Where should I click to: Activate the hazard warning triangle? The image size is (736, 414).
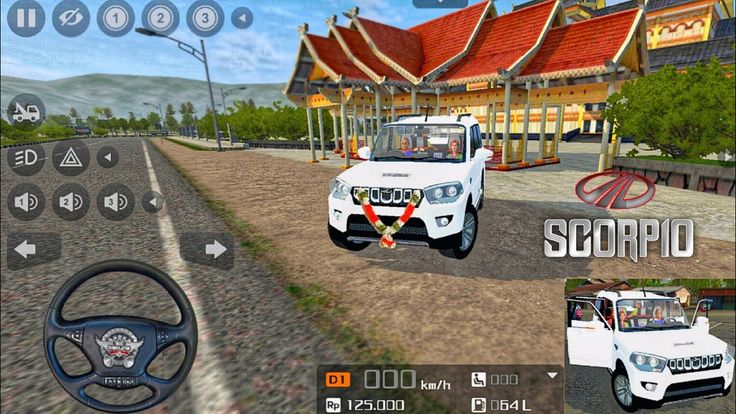click(x=71, y=157)
